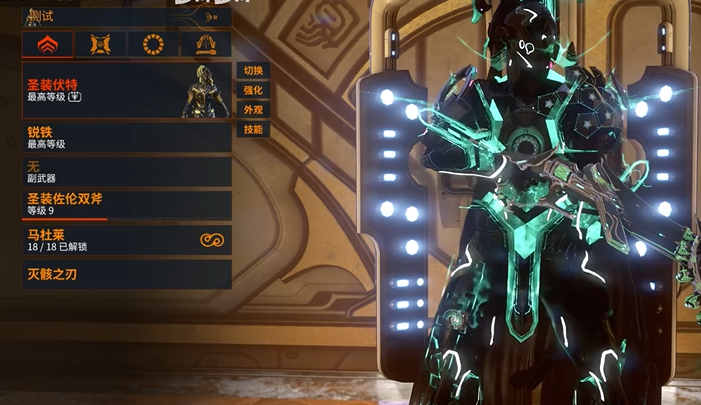
Task: Open the 测试 loadout name dropdown
Action: [x=126, y=16]
